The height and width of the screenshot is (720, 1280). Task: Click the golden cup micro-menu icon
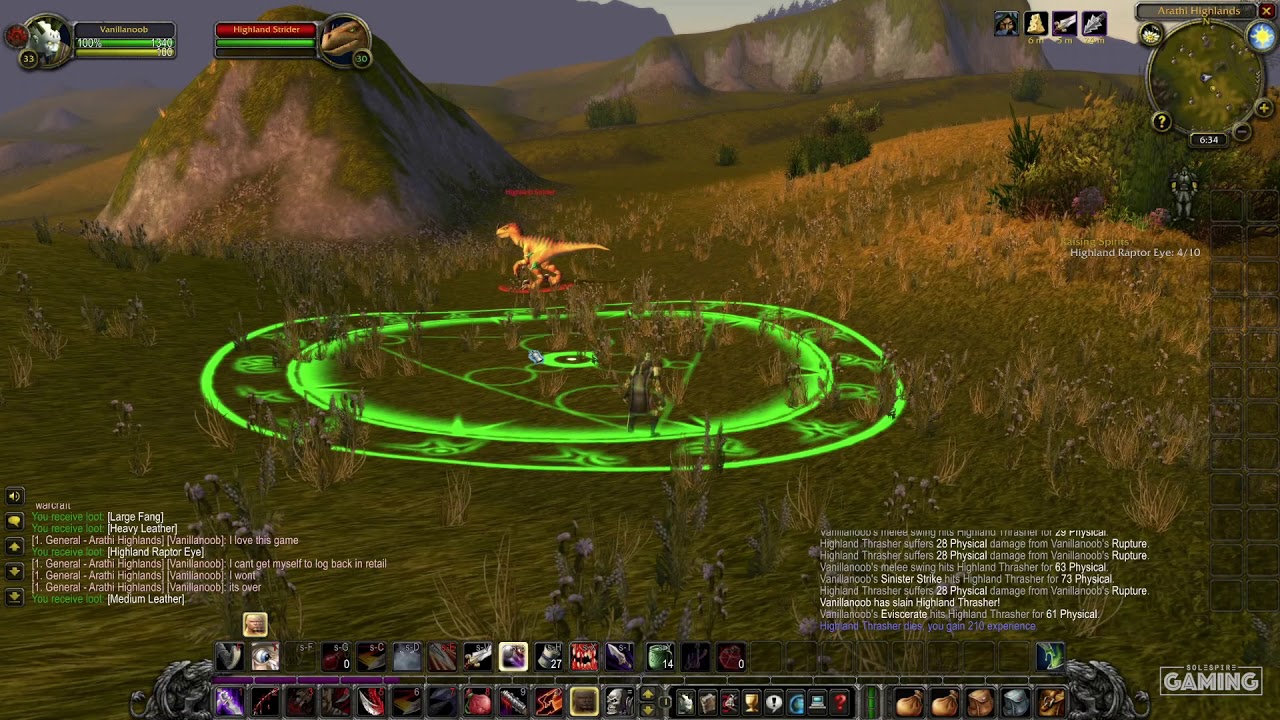click(x=751, y=700)
